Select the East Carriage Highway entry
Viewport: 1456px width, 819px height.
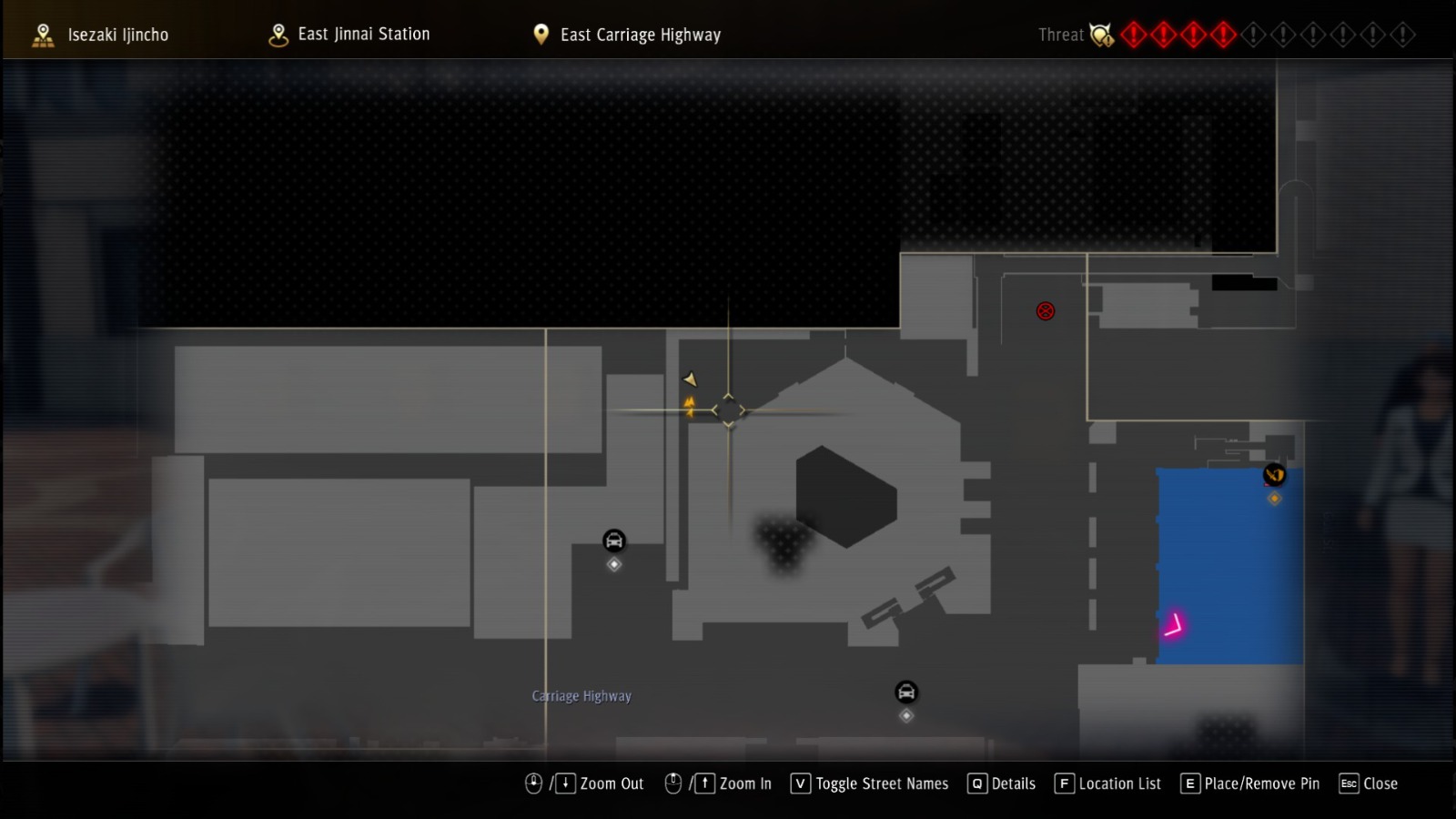point(641,34)
